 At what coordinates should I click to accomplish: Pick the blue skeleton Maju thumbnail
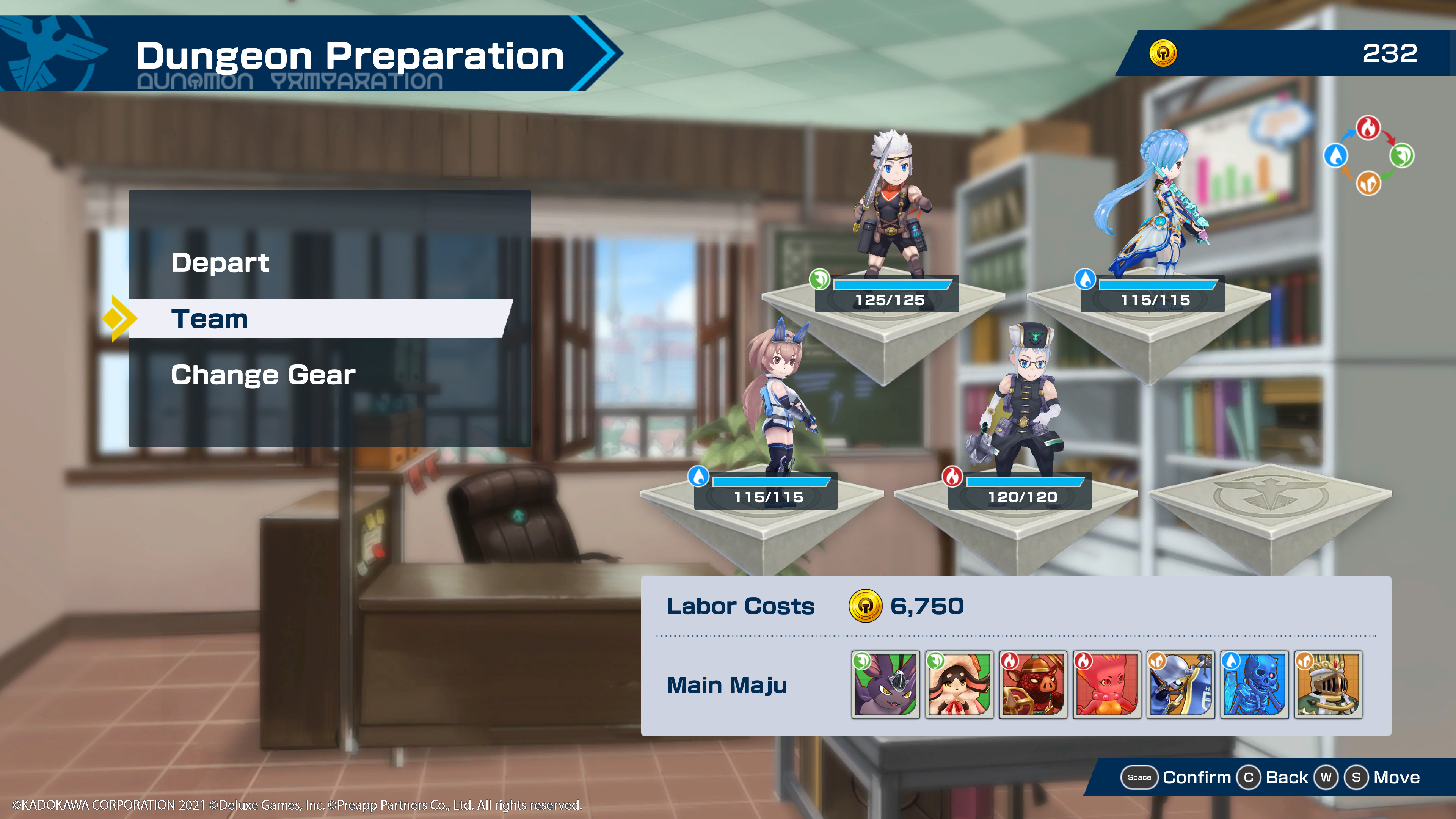click(1254, 684)
